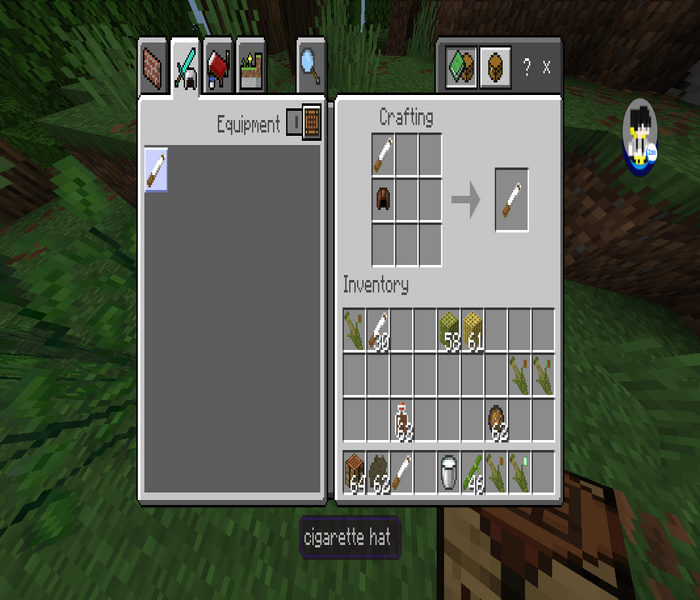The image size is (700, 600).
Task: Pick up the green block stack of 58
Action: point(450,330)
